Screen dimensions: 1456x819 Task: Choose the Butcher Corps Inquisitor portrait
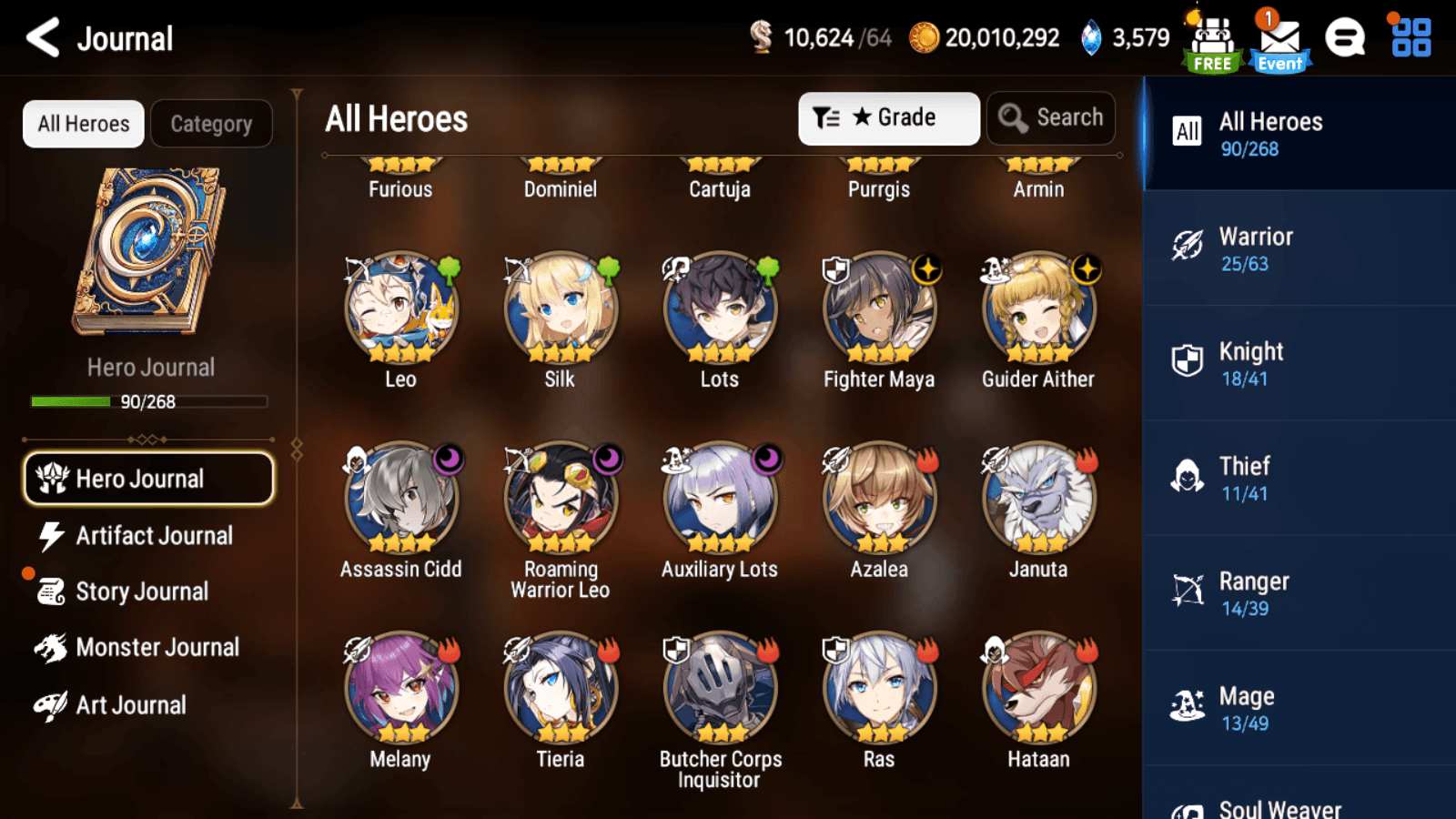720,689
